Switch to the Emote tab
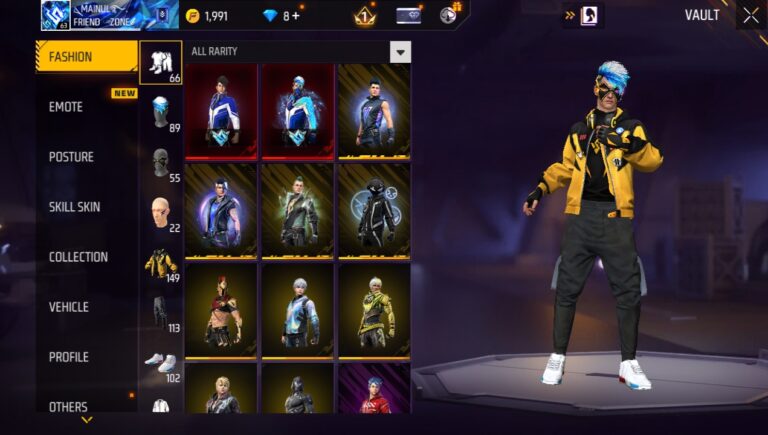This screenshot has height=435, width=768. point(66,107)
